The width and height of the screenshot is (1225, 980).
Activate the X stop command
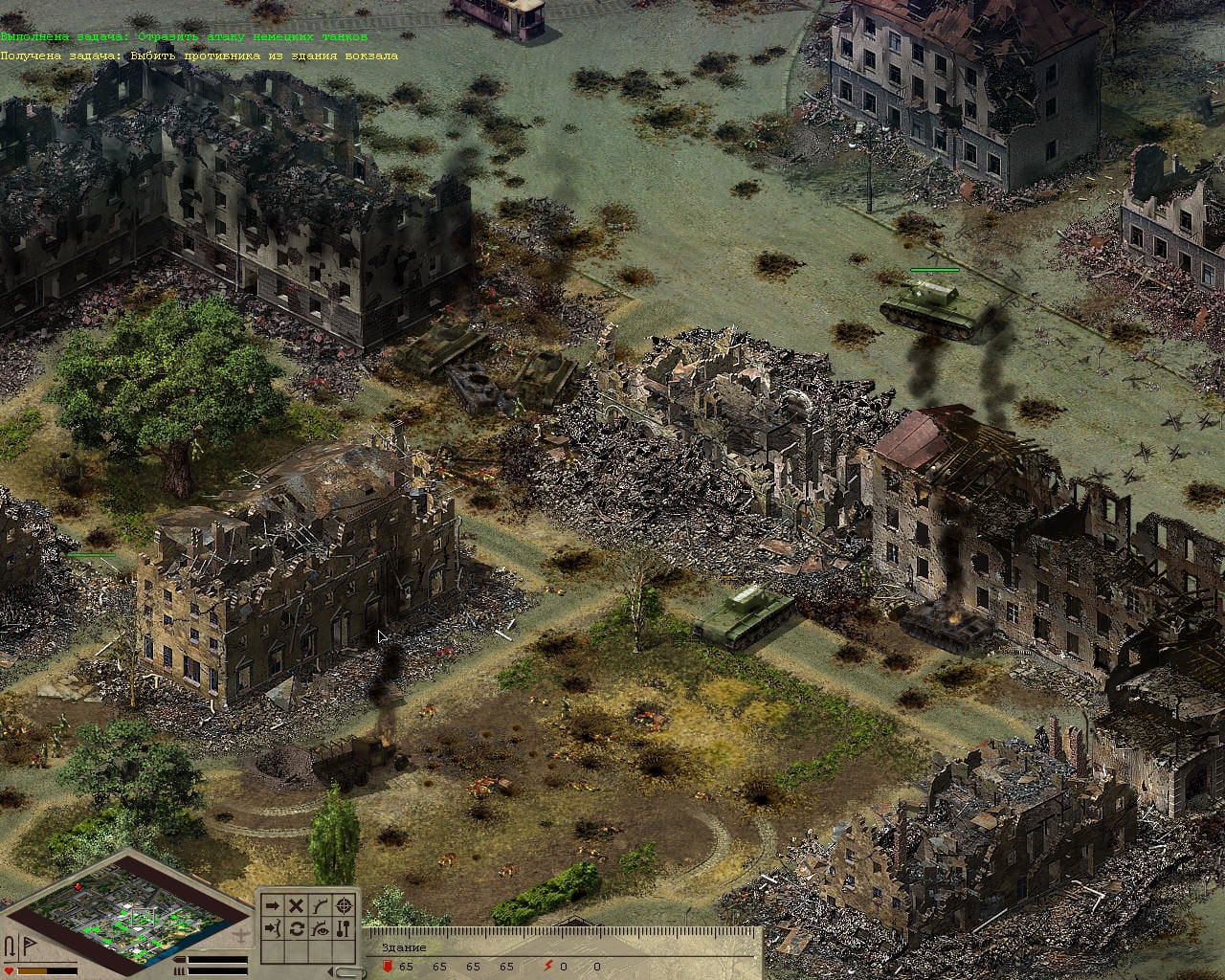click(297, 905)
